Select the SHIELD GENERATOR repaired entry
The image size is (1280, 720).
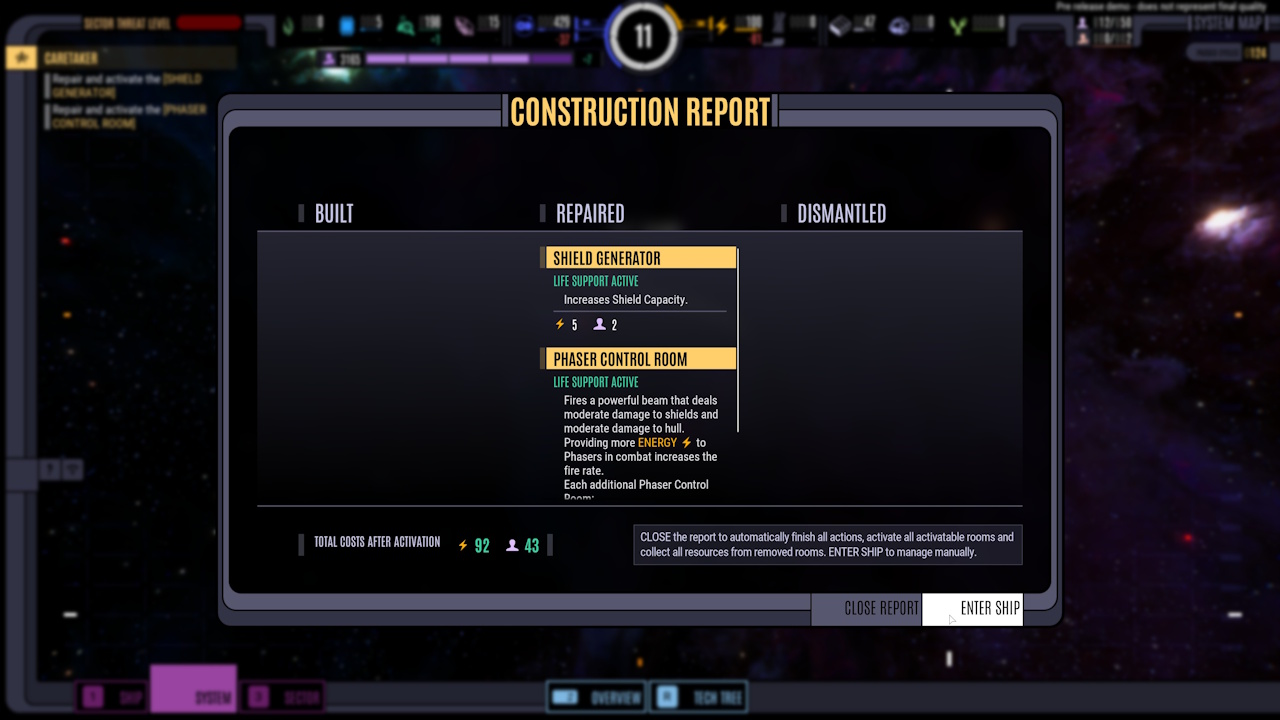point(640,257)
